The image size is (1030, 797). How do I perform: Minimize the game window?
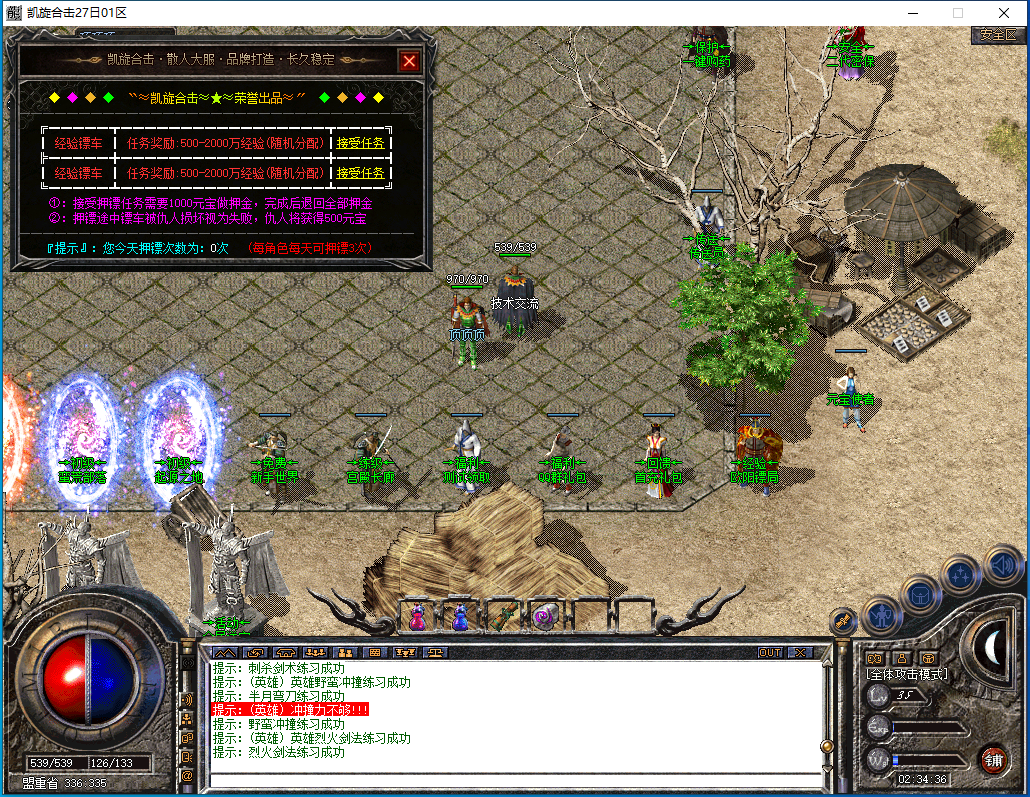[911, 13]
